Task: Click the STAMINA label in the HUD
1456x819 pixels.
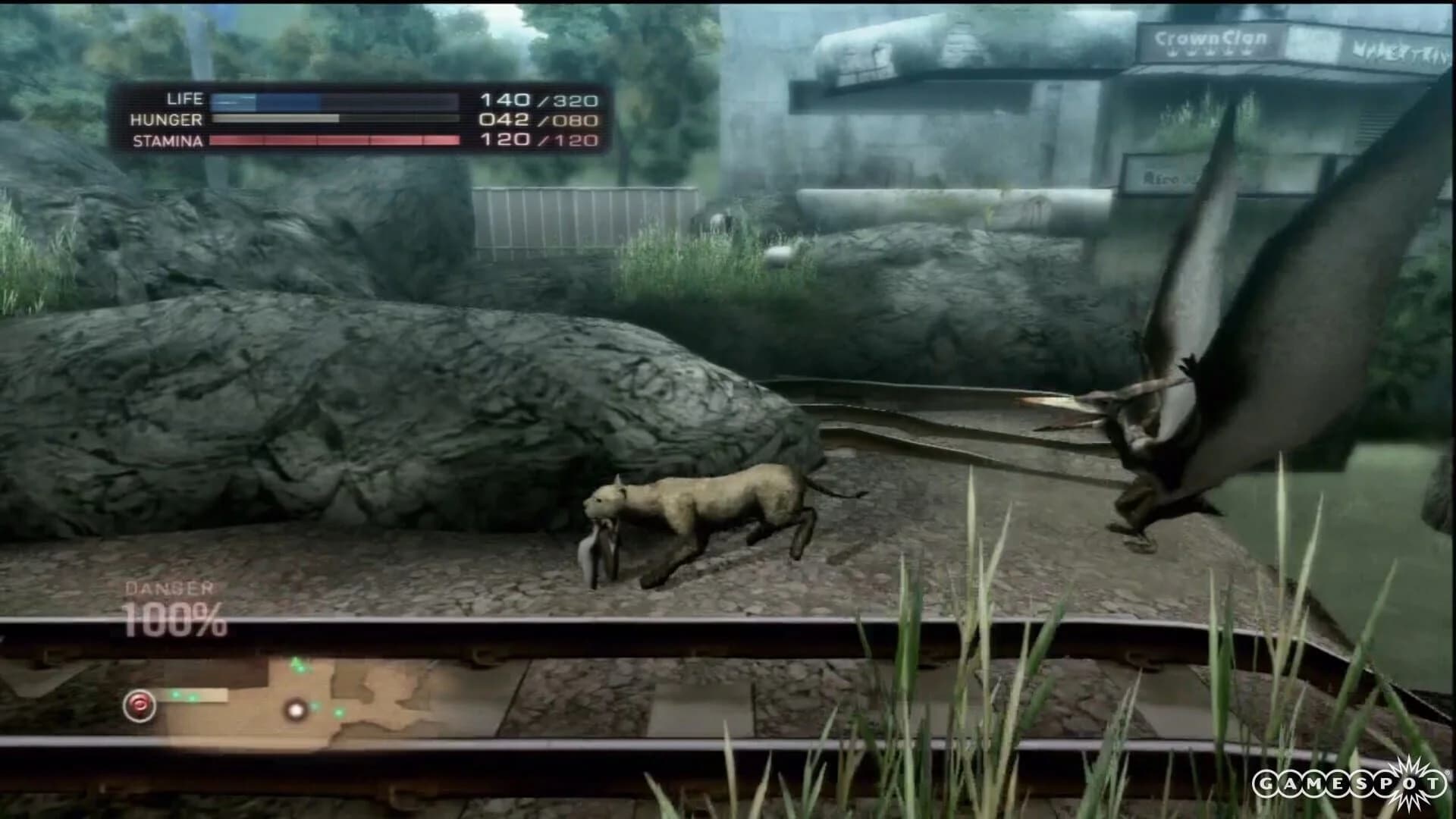Action: tap(168, 141)
